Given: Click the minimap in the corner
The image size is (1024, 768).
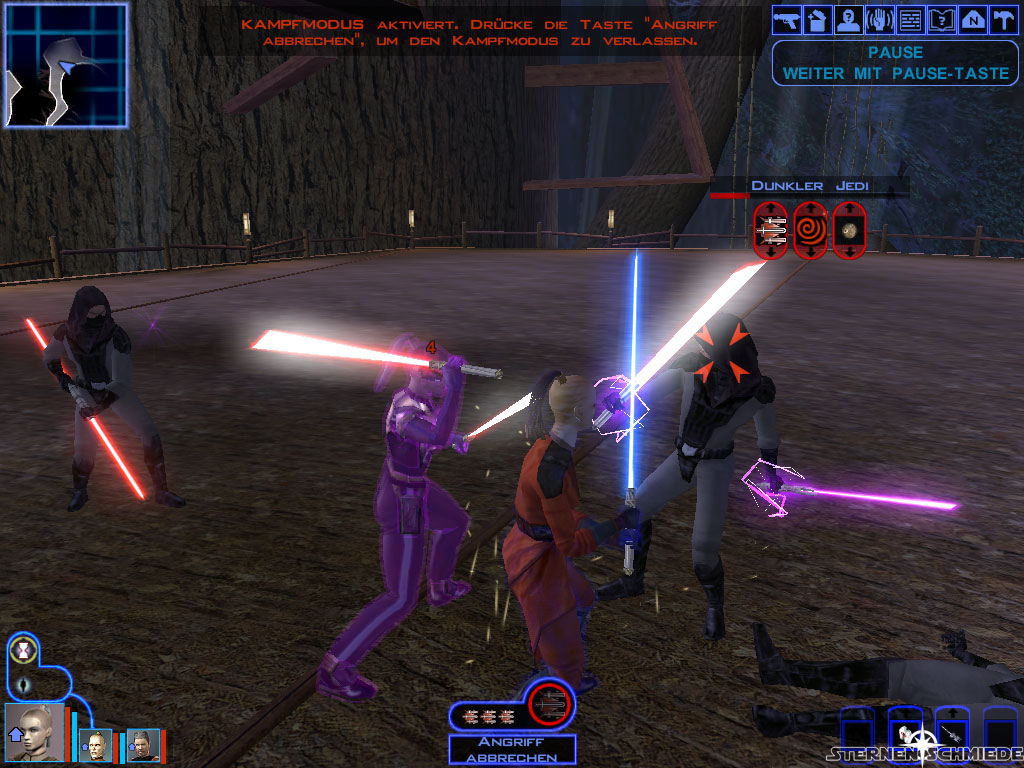Looking at the screenshot, I should 66,65.
